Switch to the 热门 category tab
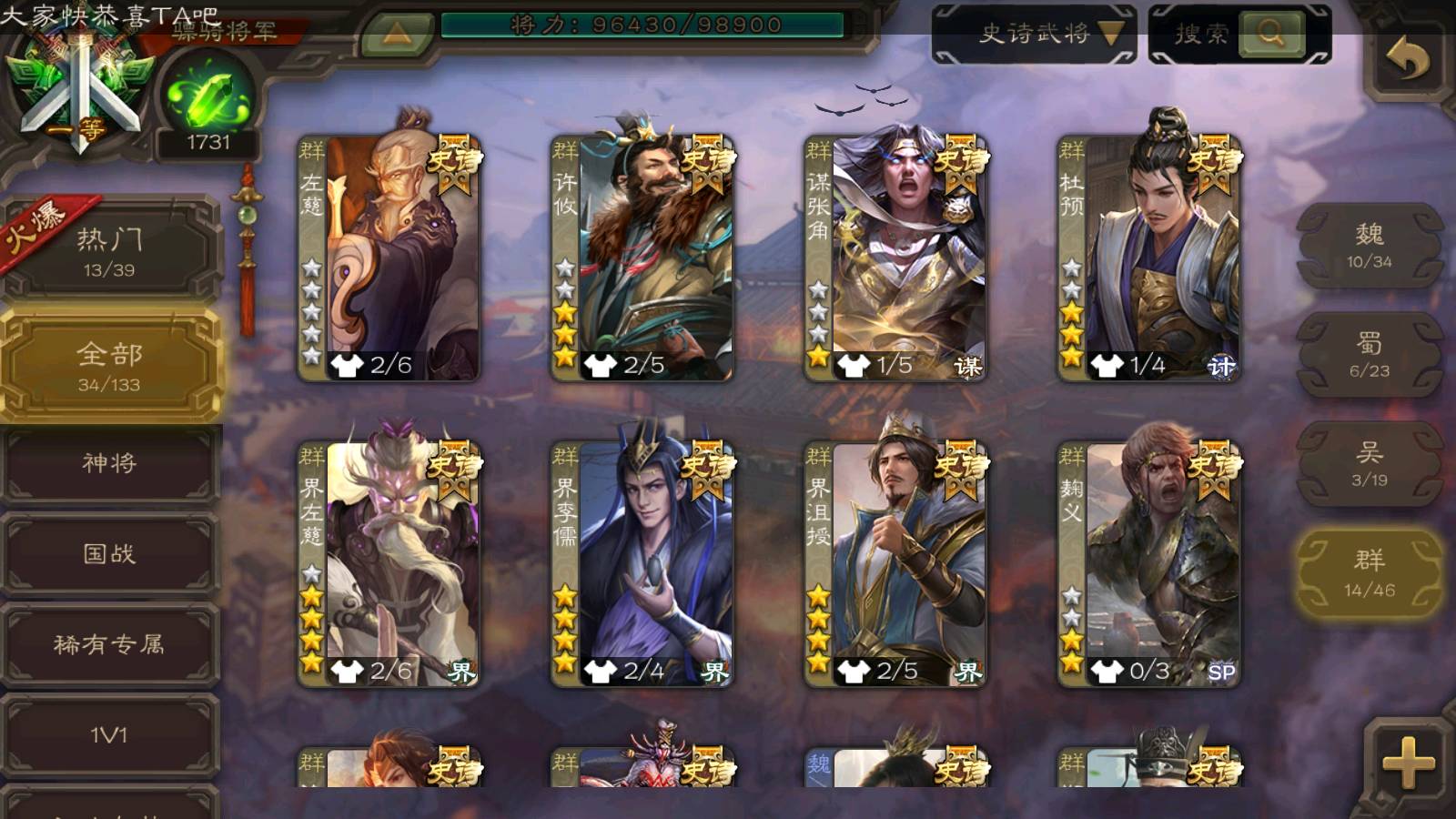Image resolution: width=1456 pixels, height=819 pixels. [x=109, y=251]
